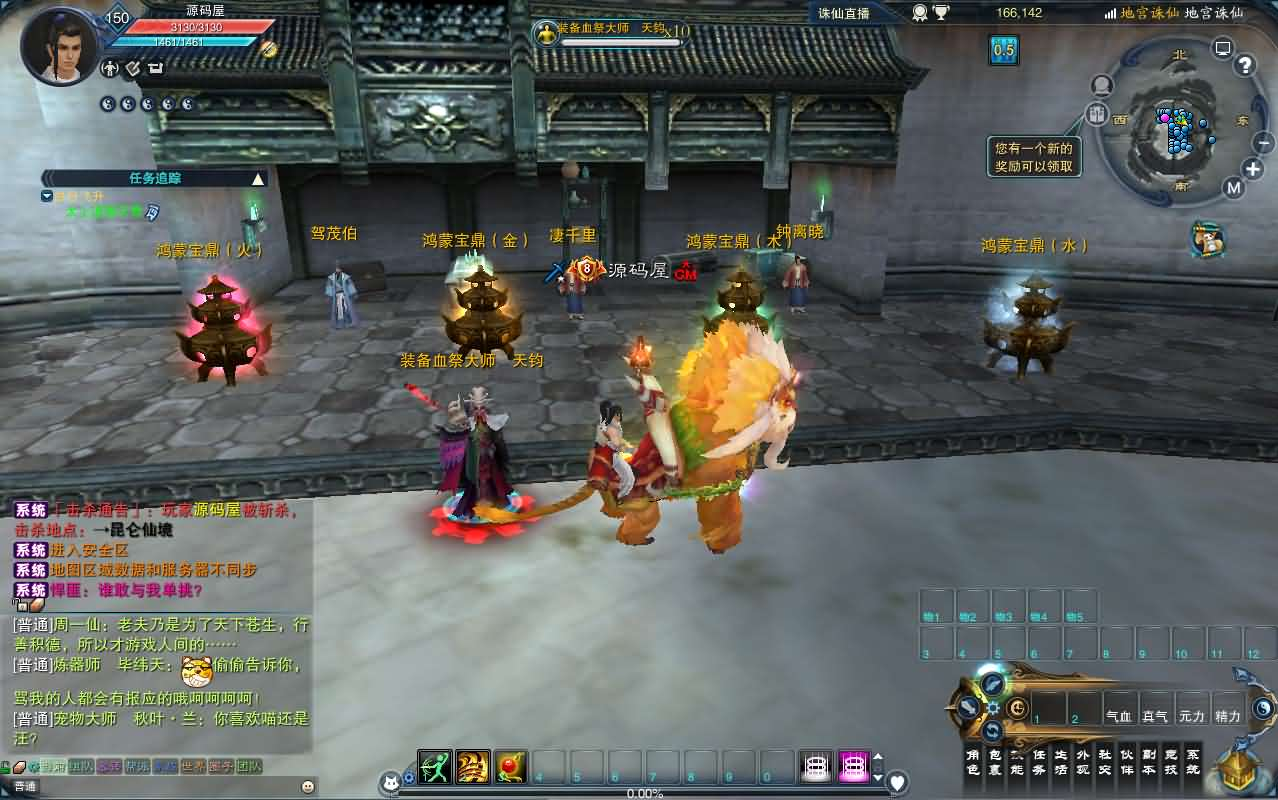This screenshot has height=800, width=1278.
Task: Claim the new reward gift icon
Action: click(1209, 239)
